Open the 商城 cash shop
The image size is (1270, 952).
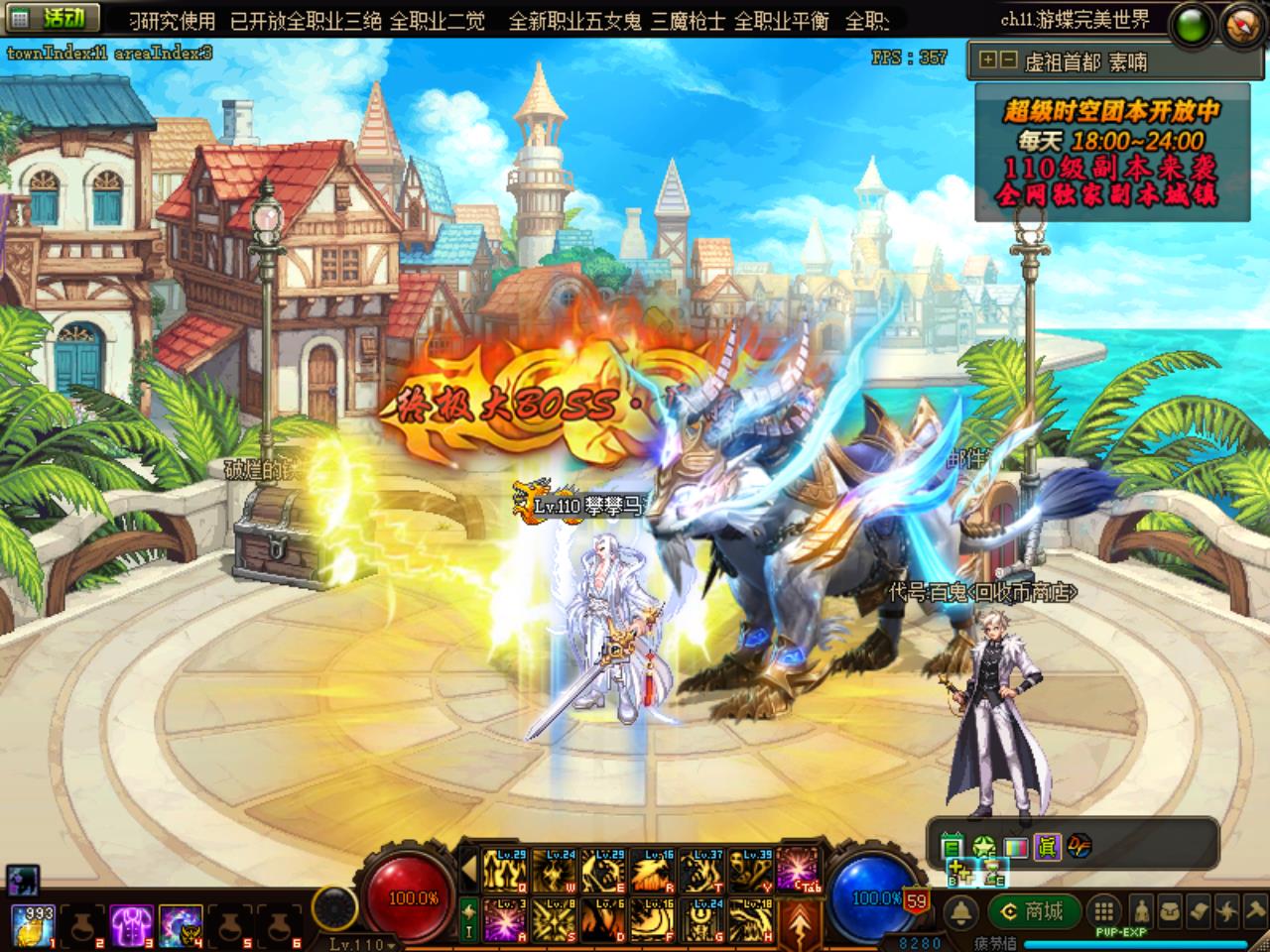[1033, 911]
